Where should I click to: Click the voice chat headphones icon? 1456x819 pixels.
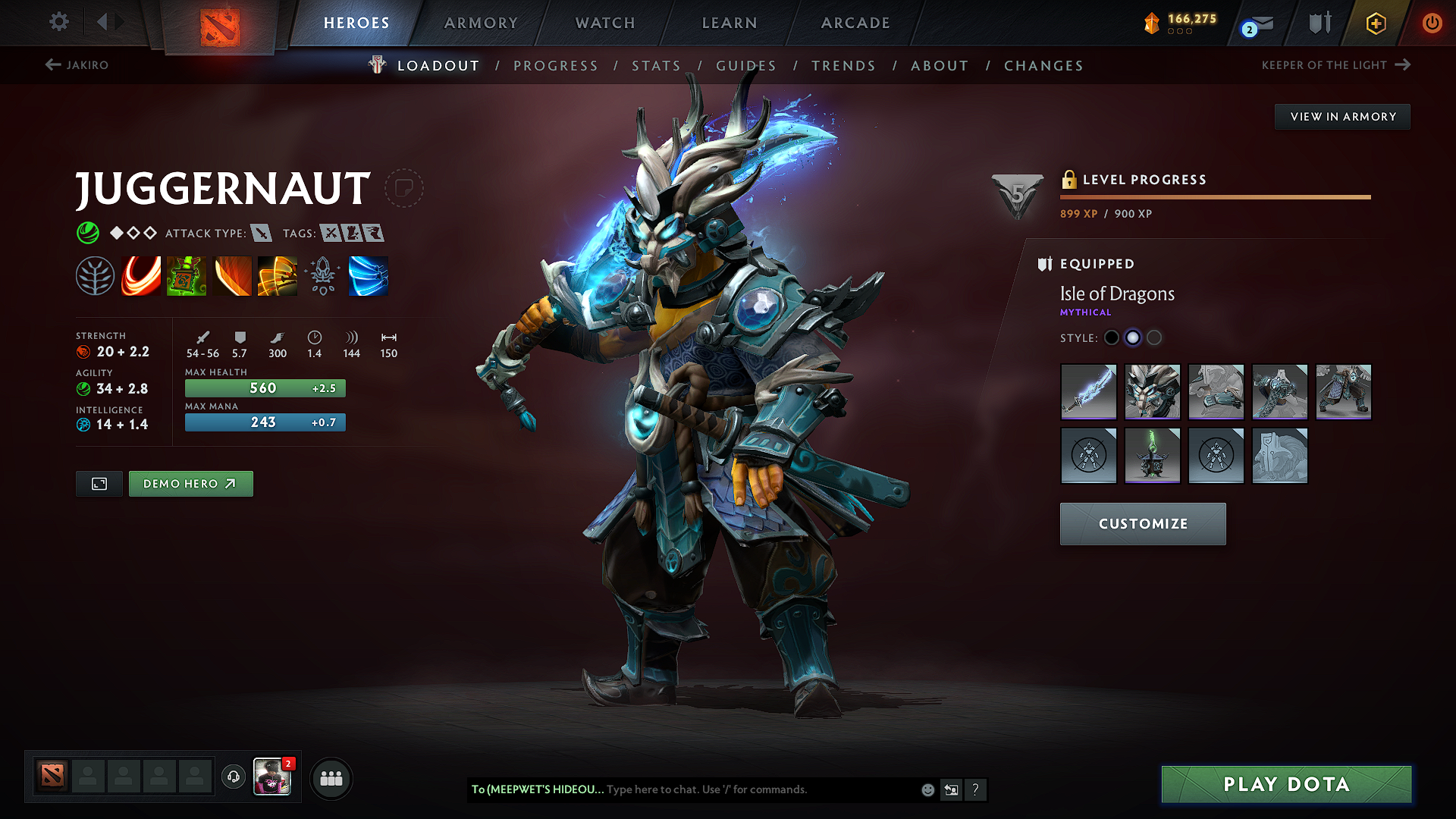pyautogui.click(x=233, y=777)
